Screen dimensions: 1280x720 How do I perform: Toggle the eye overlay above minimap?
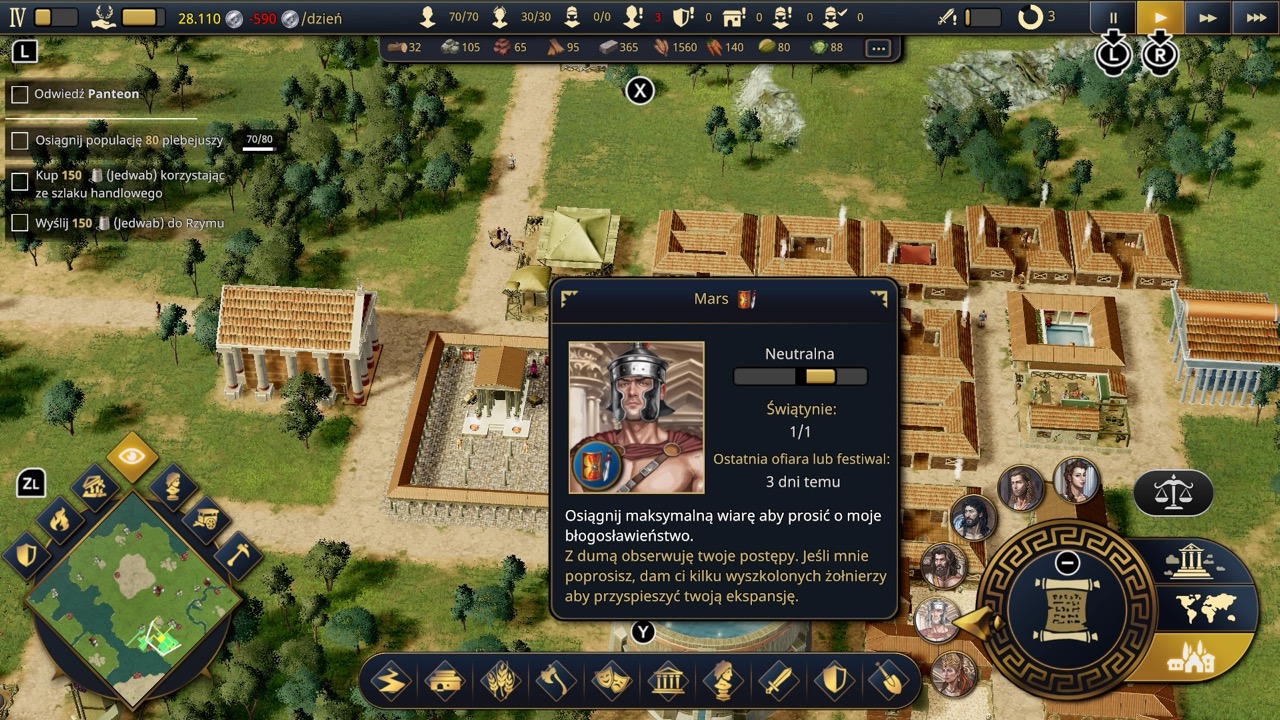(x=132, y=458)
